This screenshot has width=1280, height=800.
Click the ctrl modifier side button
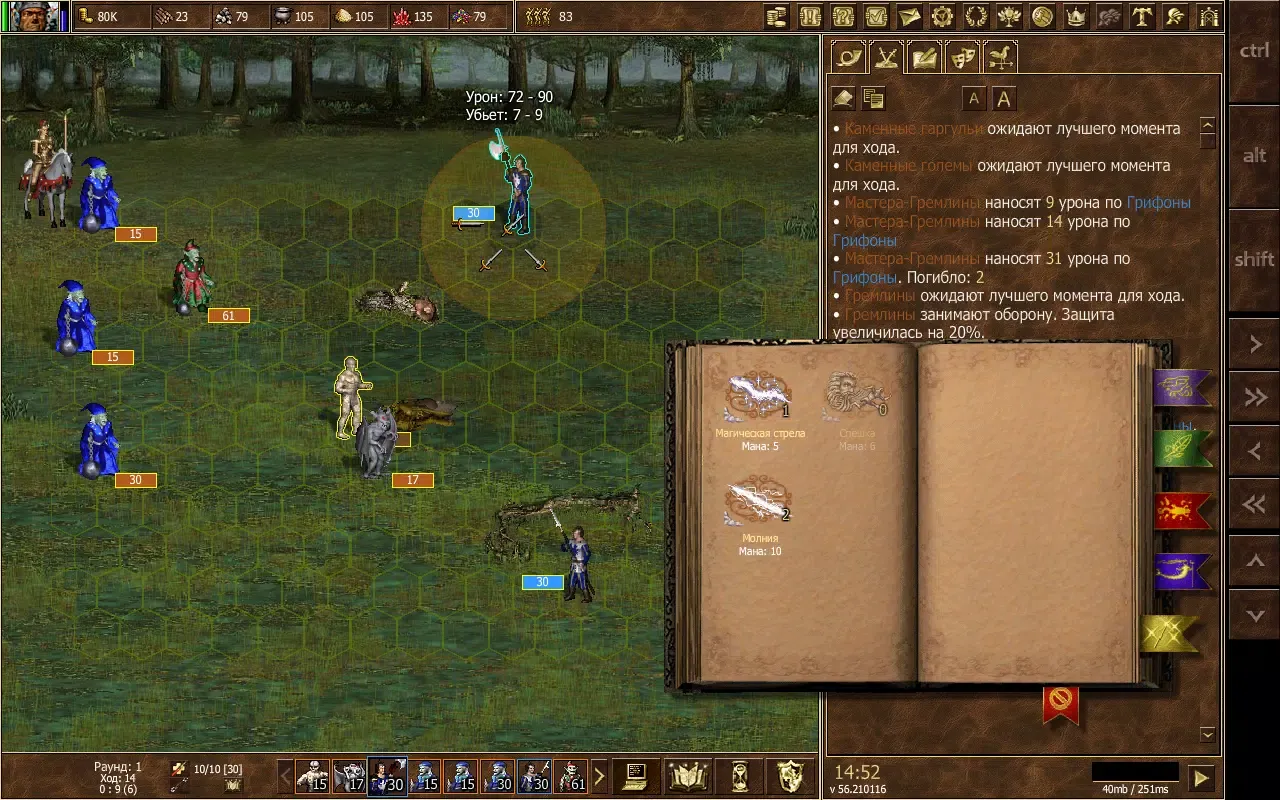[x=1254, y=52]
